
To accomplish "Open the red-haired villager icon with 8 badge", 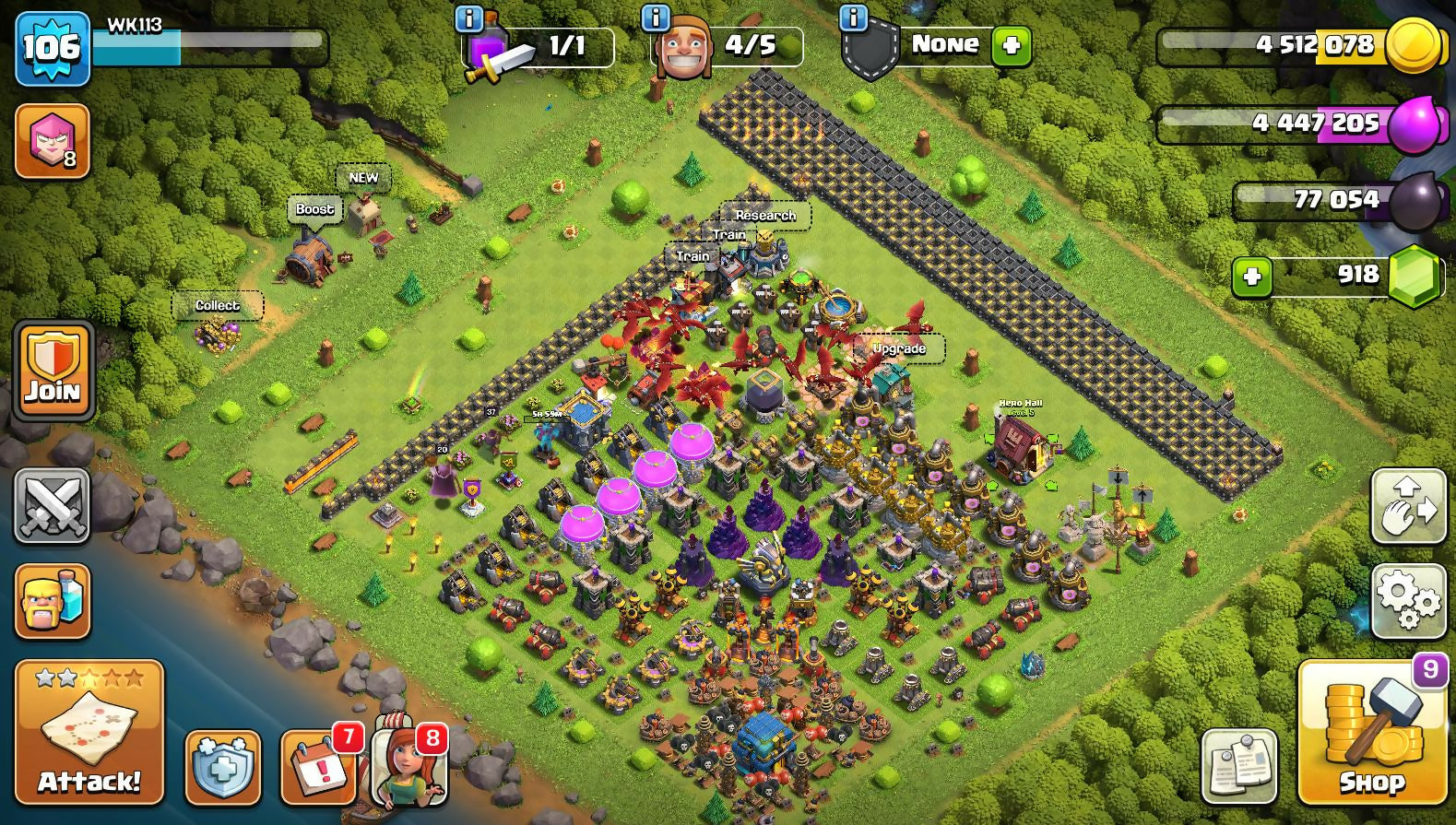I will pos(408,765).
